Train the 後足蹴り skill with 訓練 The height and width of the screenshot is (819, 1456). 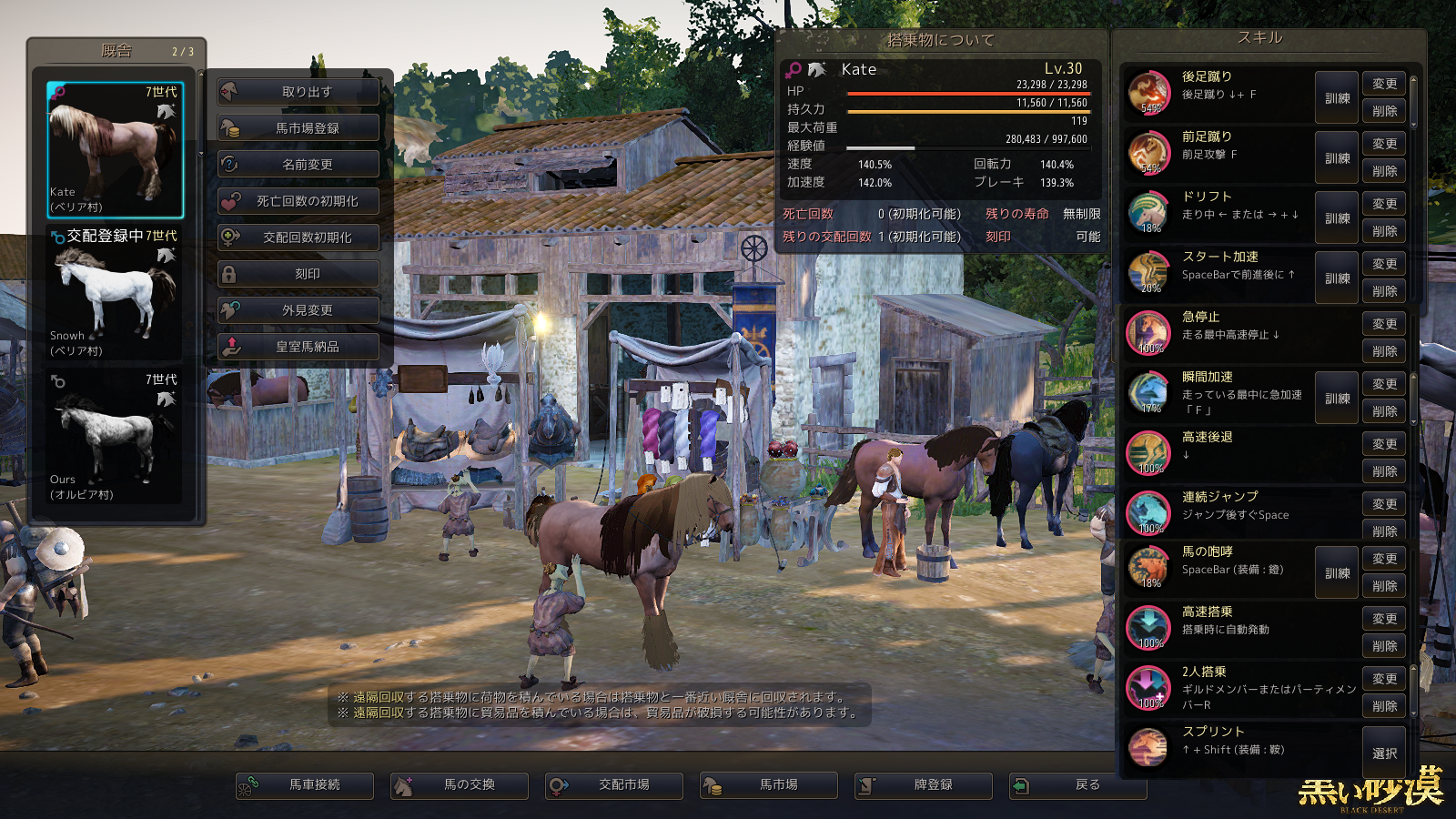(x=1337, y=98)
